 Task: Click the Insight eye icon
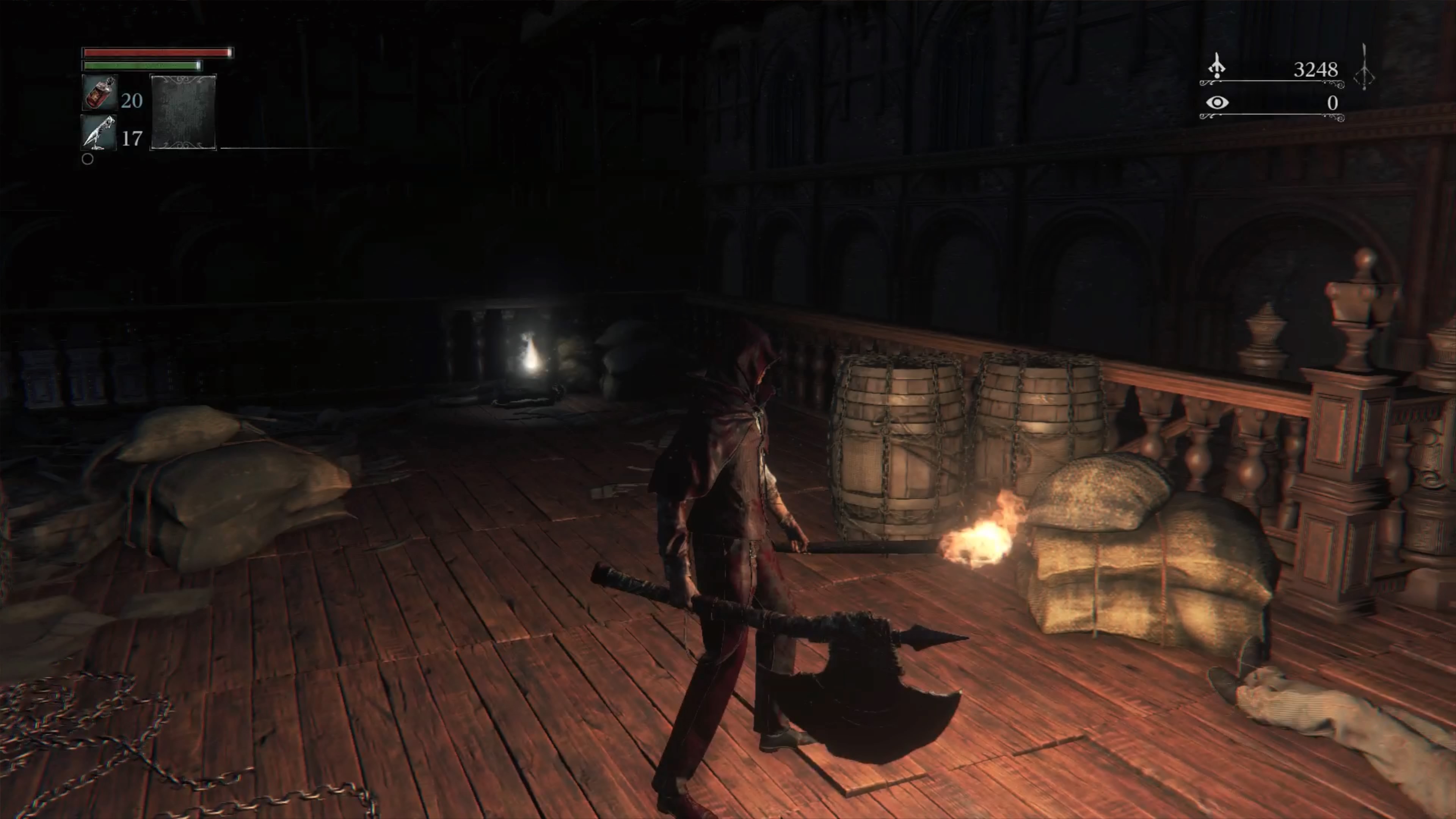click(x=1217, y=102)
